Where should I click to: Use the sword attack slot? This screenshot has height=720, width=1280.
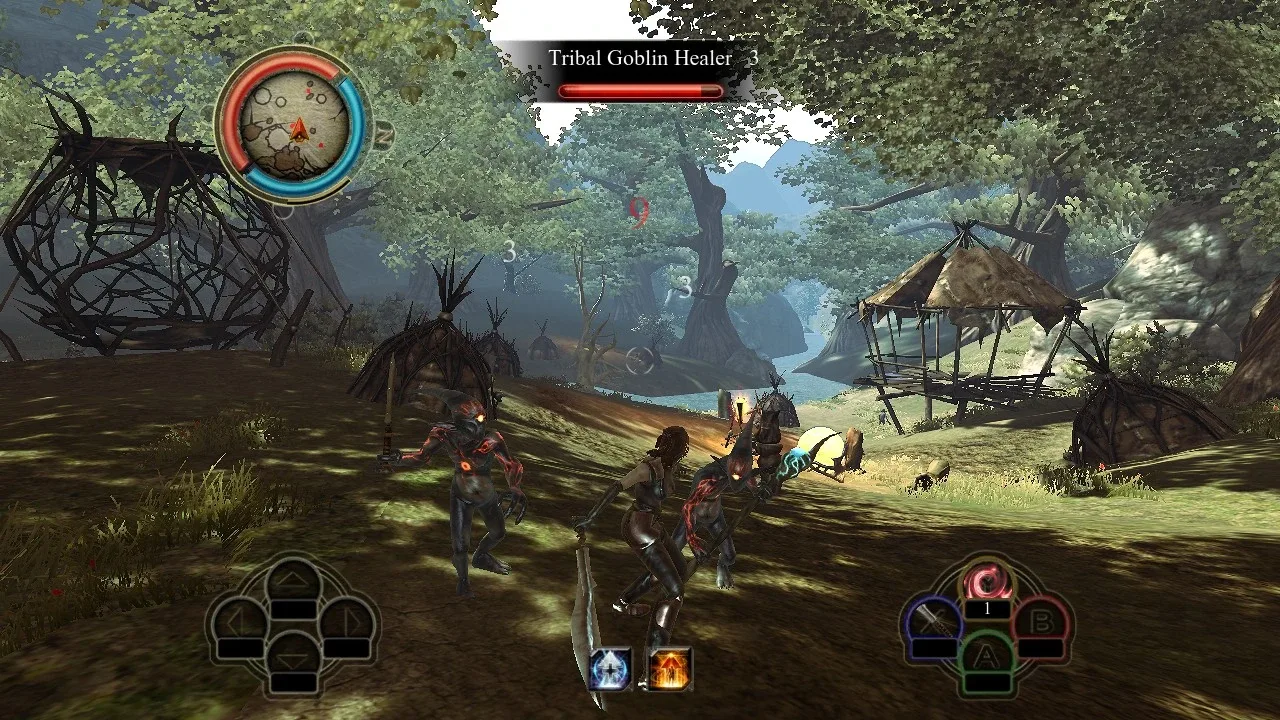[933, 624]
